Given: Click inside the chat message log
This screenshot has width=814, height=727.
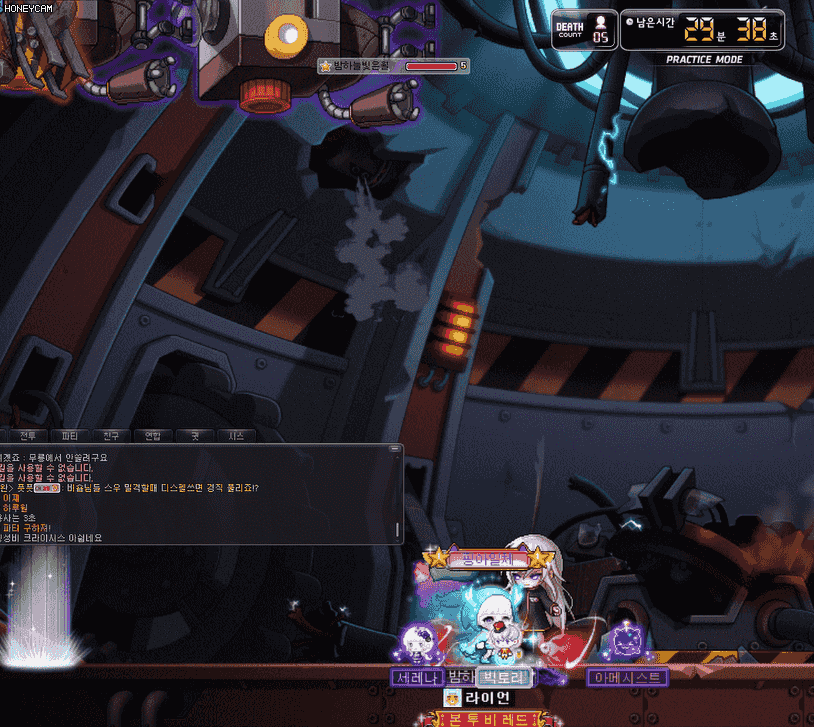Looking at the screenshot, I should pyautogui.click(x=200, y=494).
